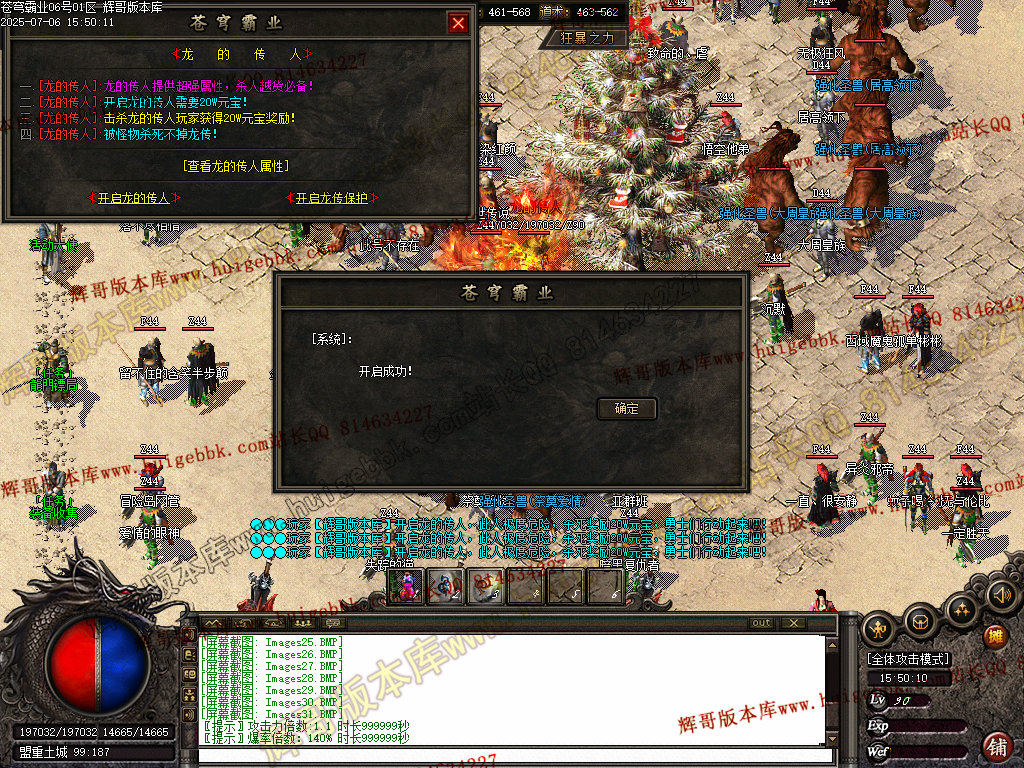Image resolution: width=1024 pixels, height=768 pixels.
Task: Confirm the 开启成功 system message
Action: coord(627,408)
